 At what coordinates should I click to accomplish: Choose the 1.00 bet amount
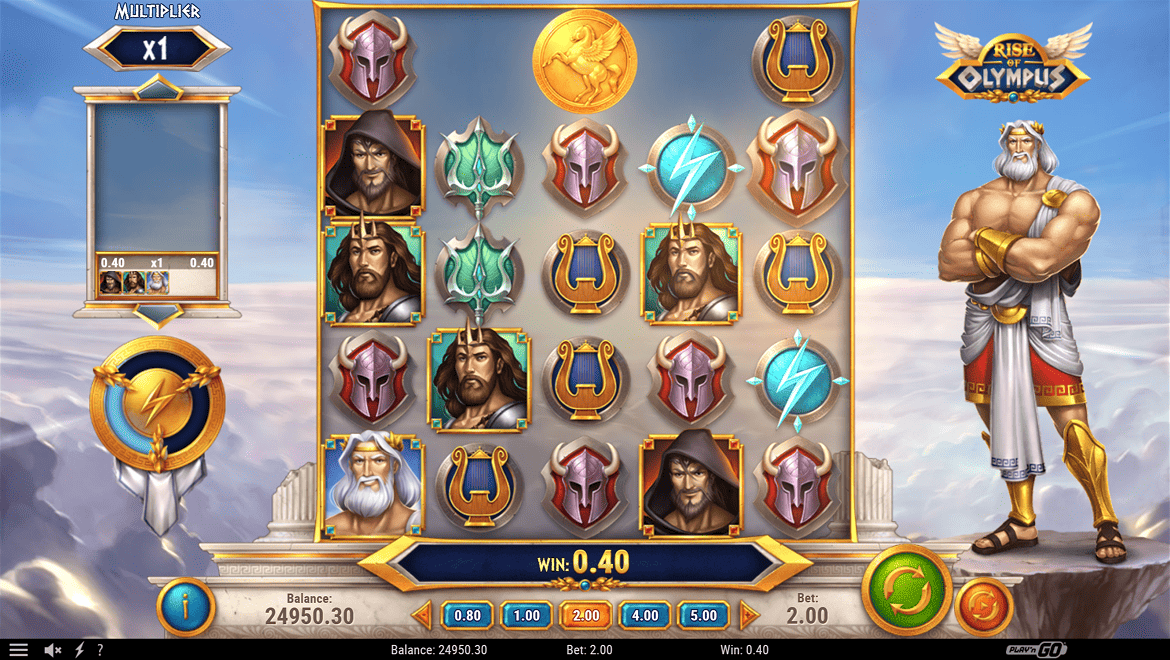[x=526, y=615]
